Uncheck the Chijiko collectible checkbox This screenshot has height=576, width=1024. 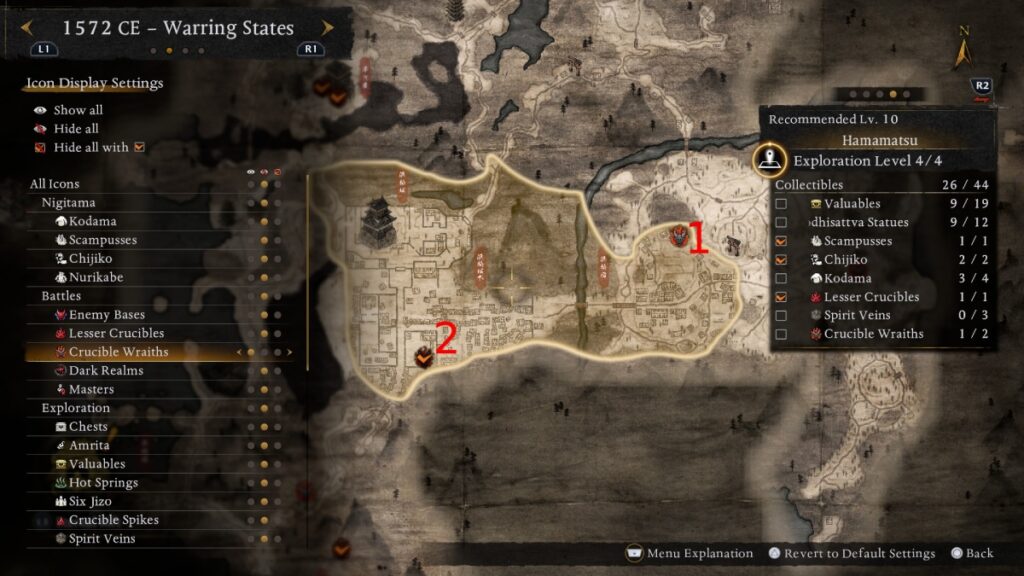point(781,260)
